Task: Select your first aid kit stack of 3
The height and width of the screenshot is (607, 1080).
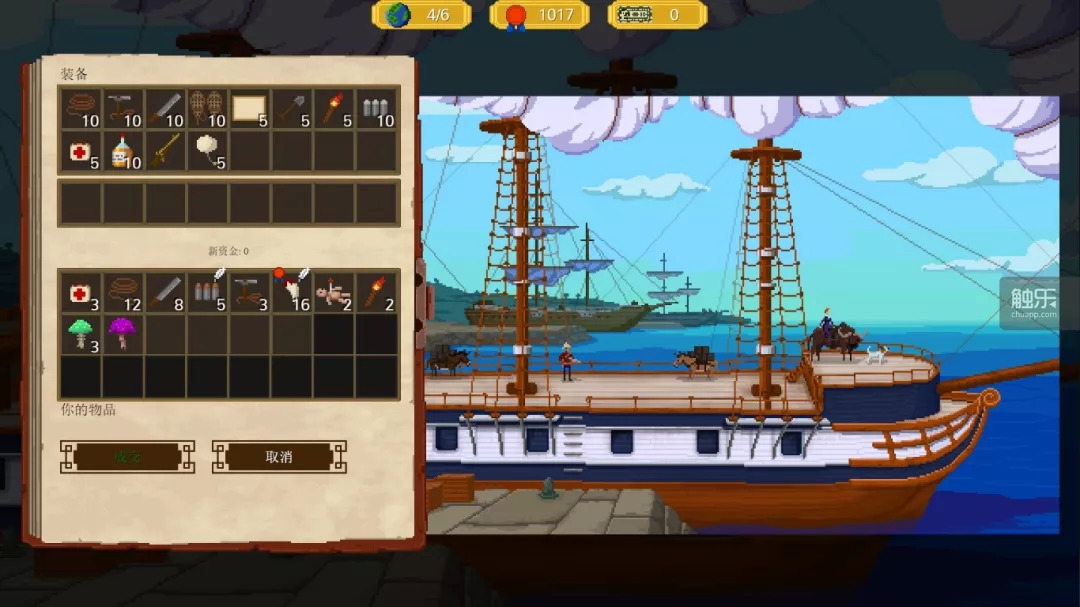Action: coord(81,292)
